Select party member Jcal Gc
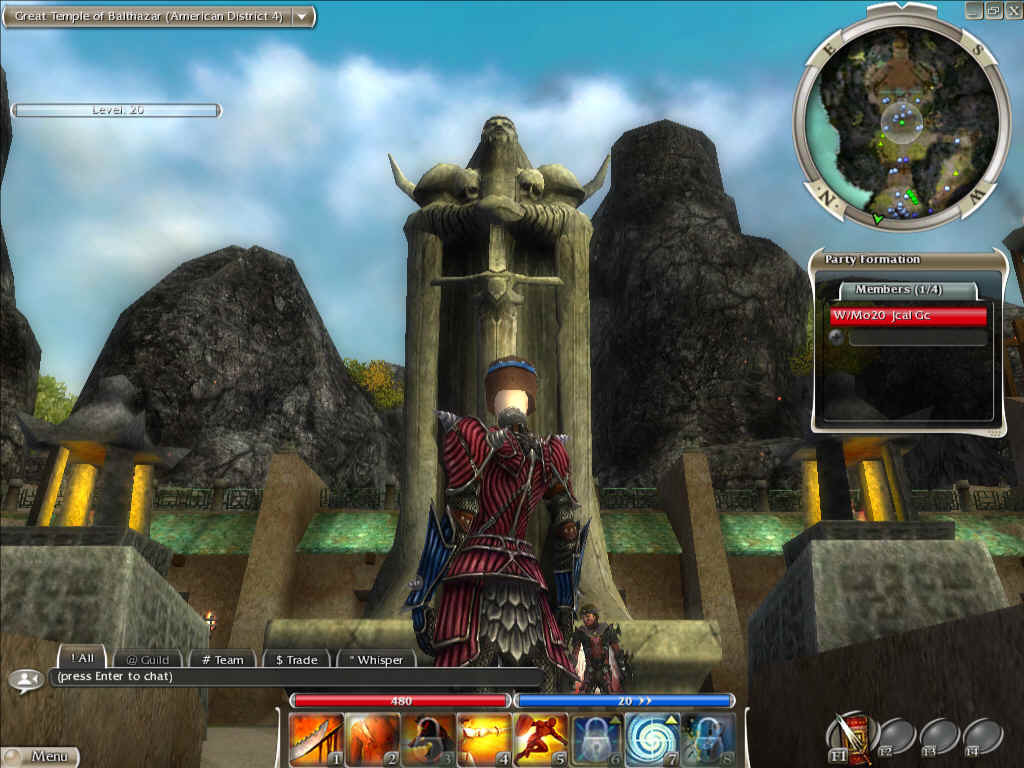Viewport: 1024px width, 768px height. pos(908,316)
